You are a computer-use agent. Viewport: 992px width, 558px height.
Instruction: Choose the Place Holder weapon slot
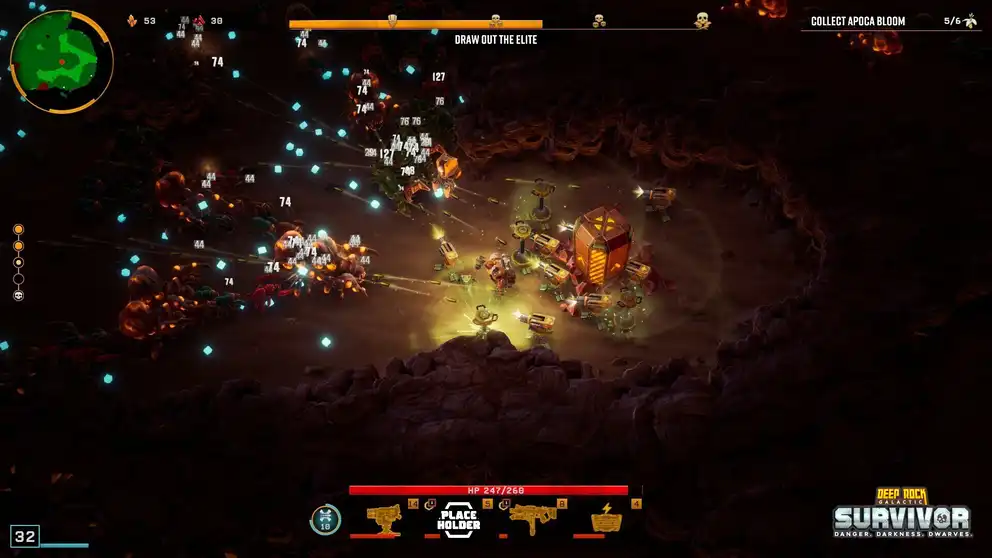pyautogui.click(x=459, y=519)
